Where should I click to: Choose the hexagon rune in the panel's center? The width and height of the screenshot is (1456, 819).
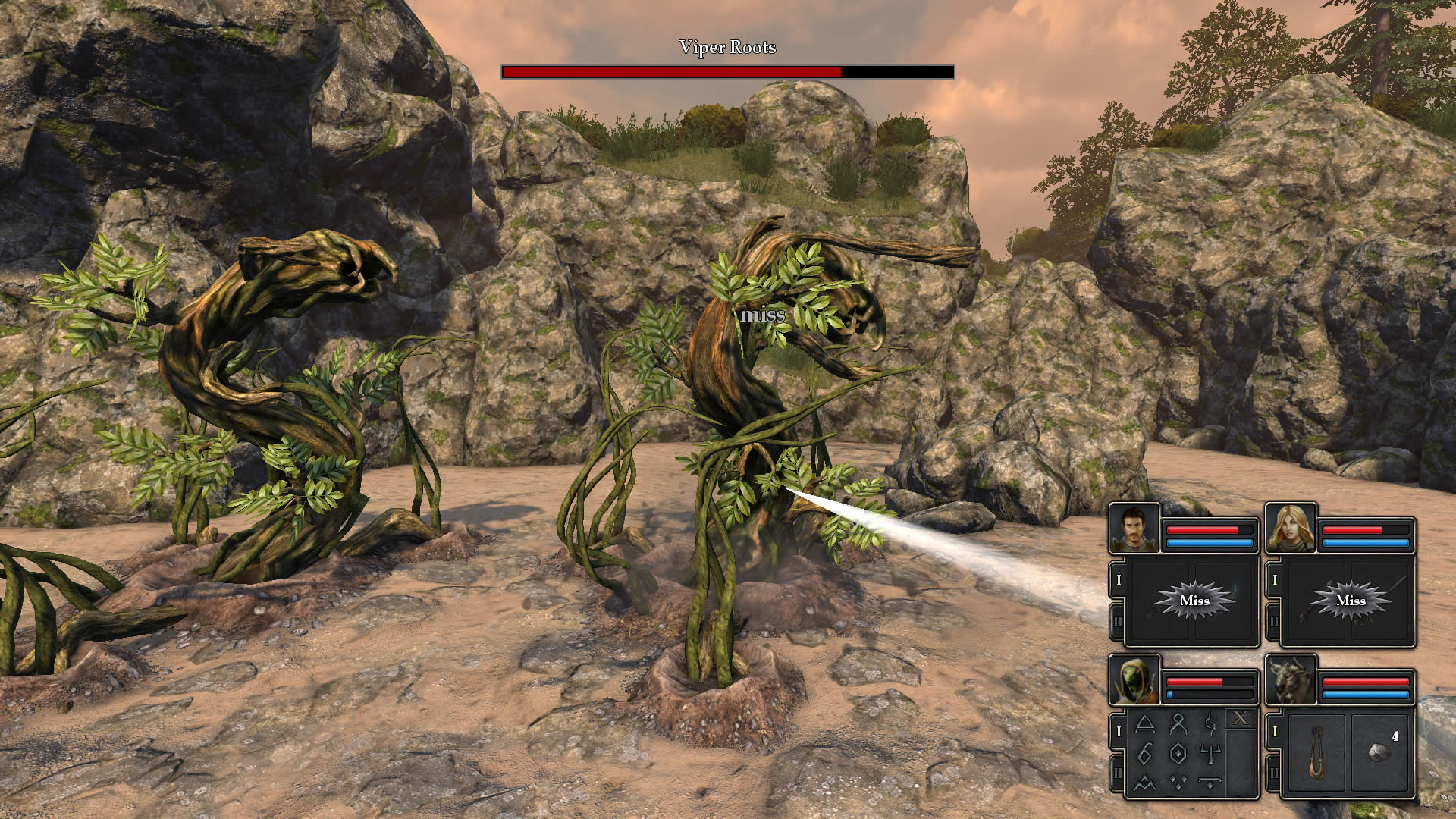(x=1178, y=753)
